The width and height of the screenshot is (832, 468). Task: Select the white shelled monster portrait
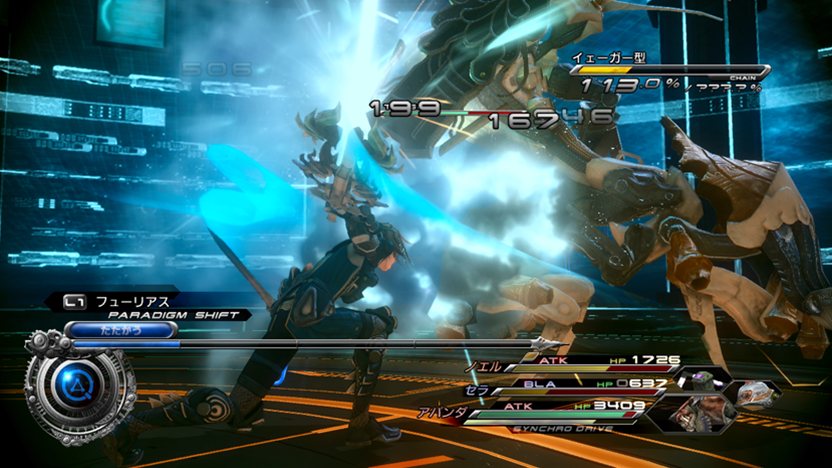(757, 394)
